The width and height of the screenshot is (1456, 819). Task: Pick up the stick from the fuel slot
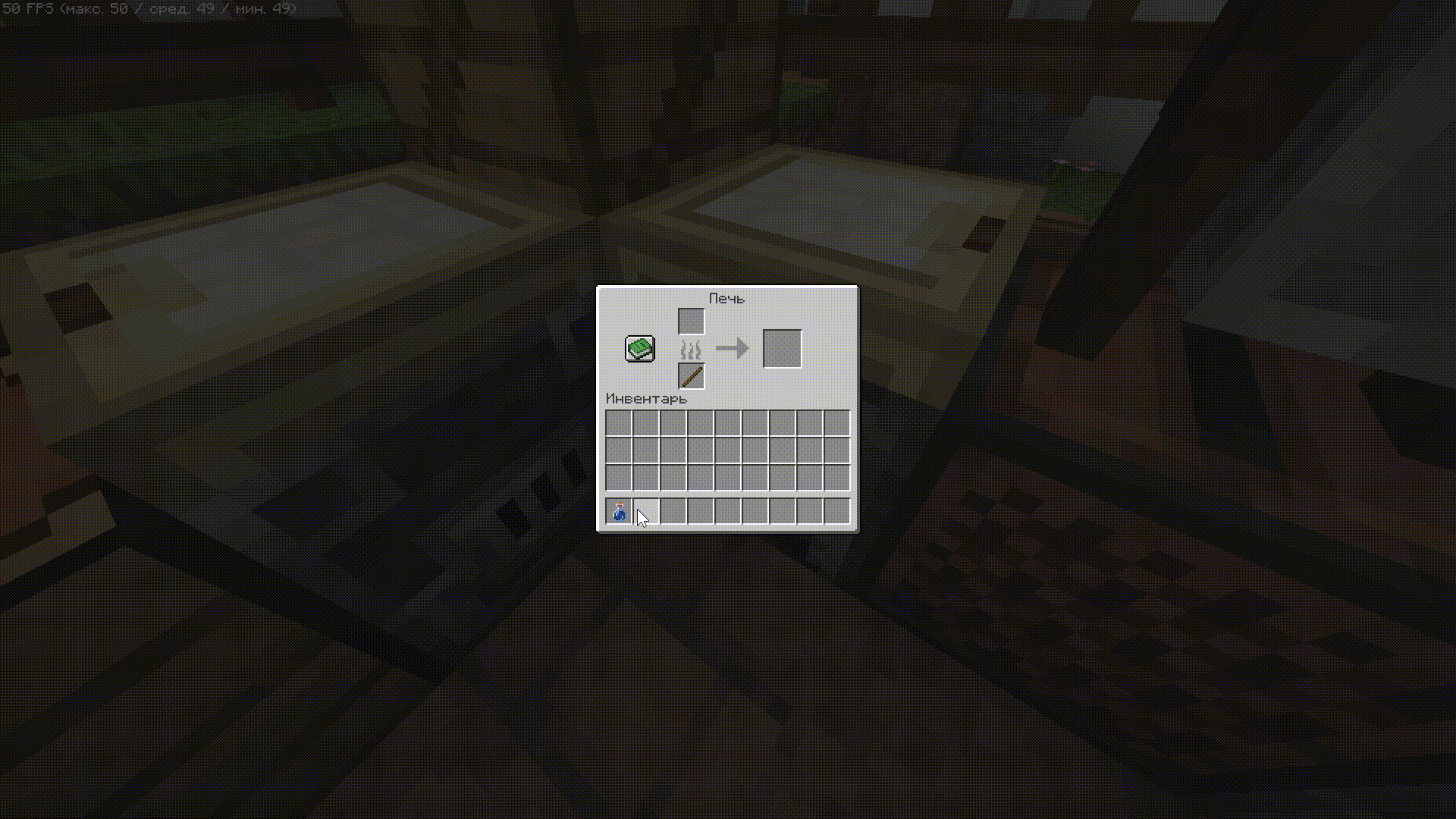(691, 376)
